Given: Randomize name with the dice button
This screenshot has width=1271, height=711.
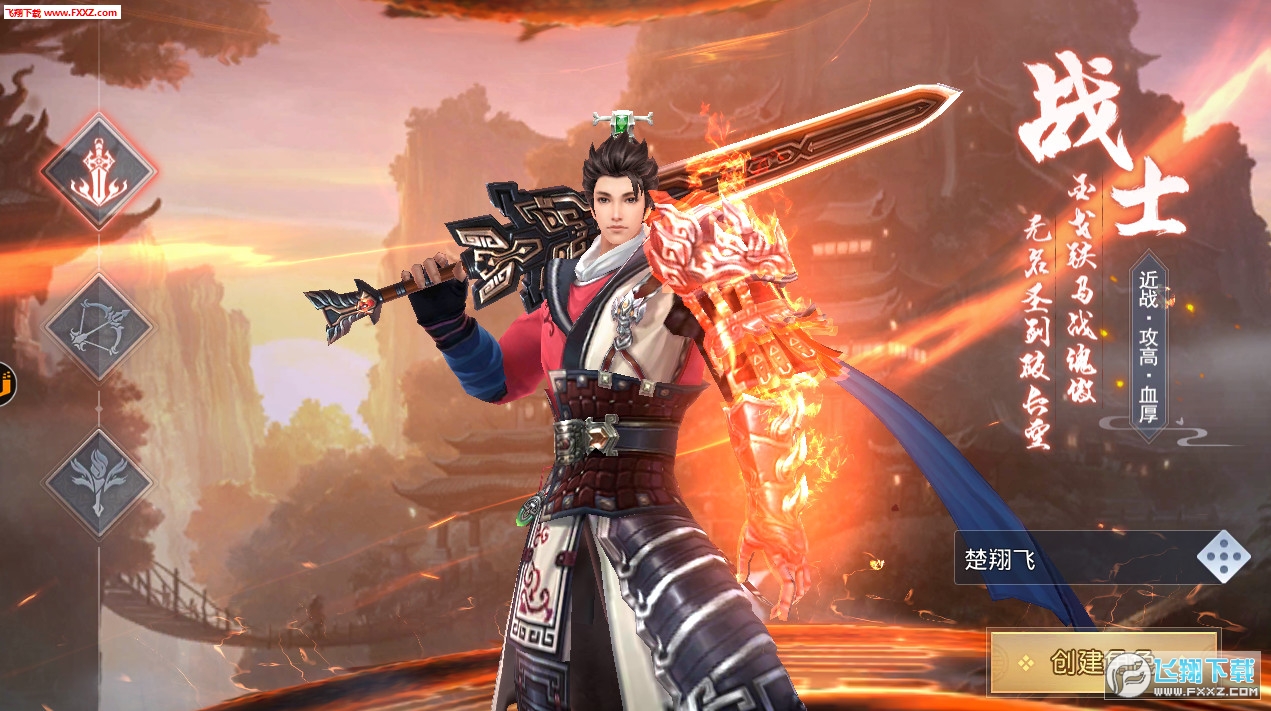Looking at the screenshot, I should 1223,557.
